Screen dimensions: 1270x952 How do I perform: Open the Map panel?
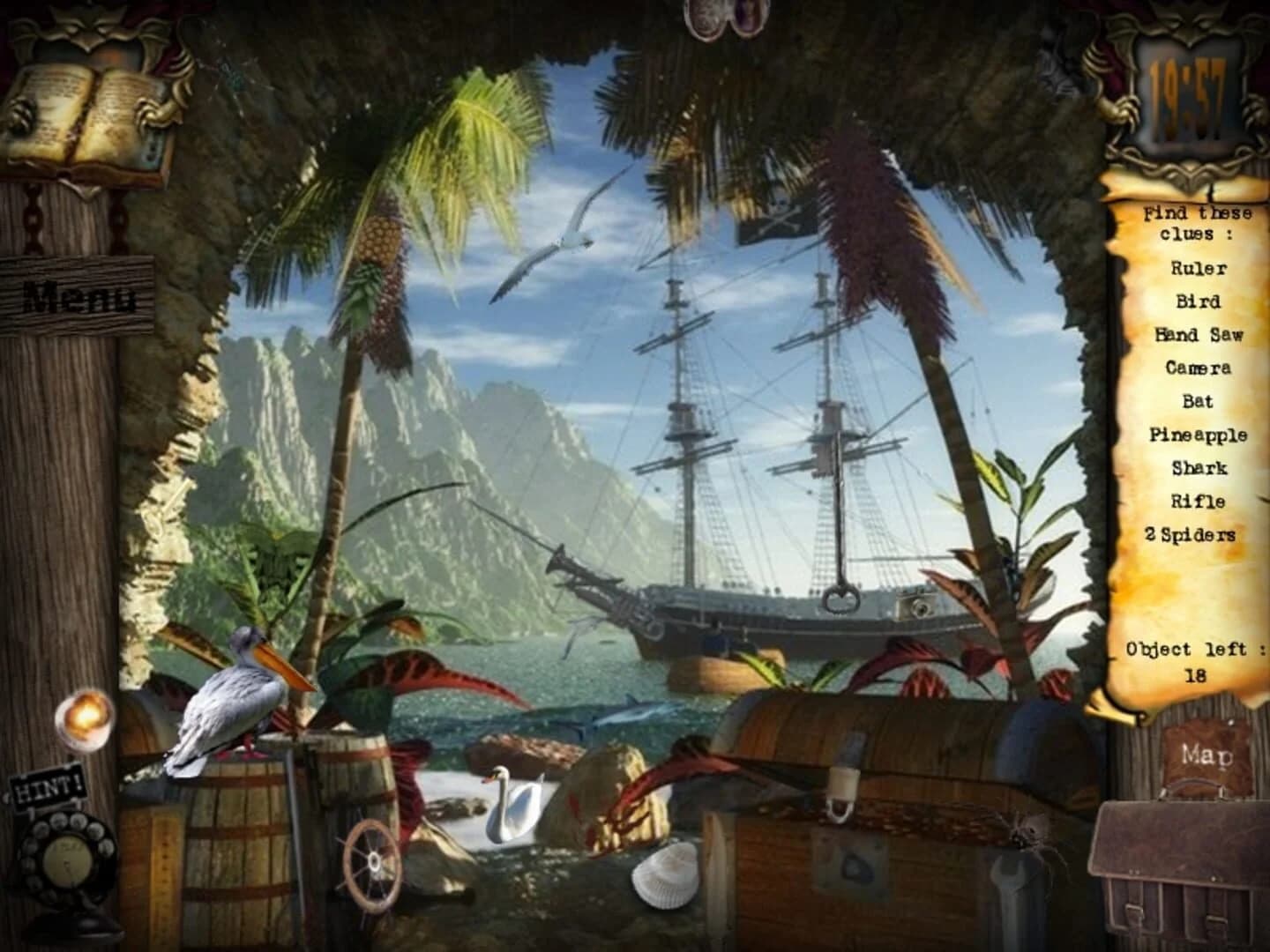click(1208, 754)
